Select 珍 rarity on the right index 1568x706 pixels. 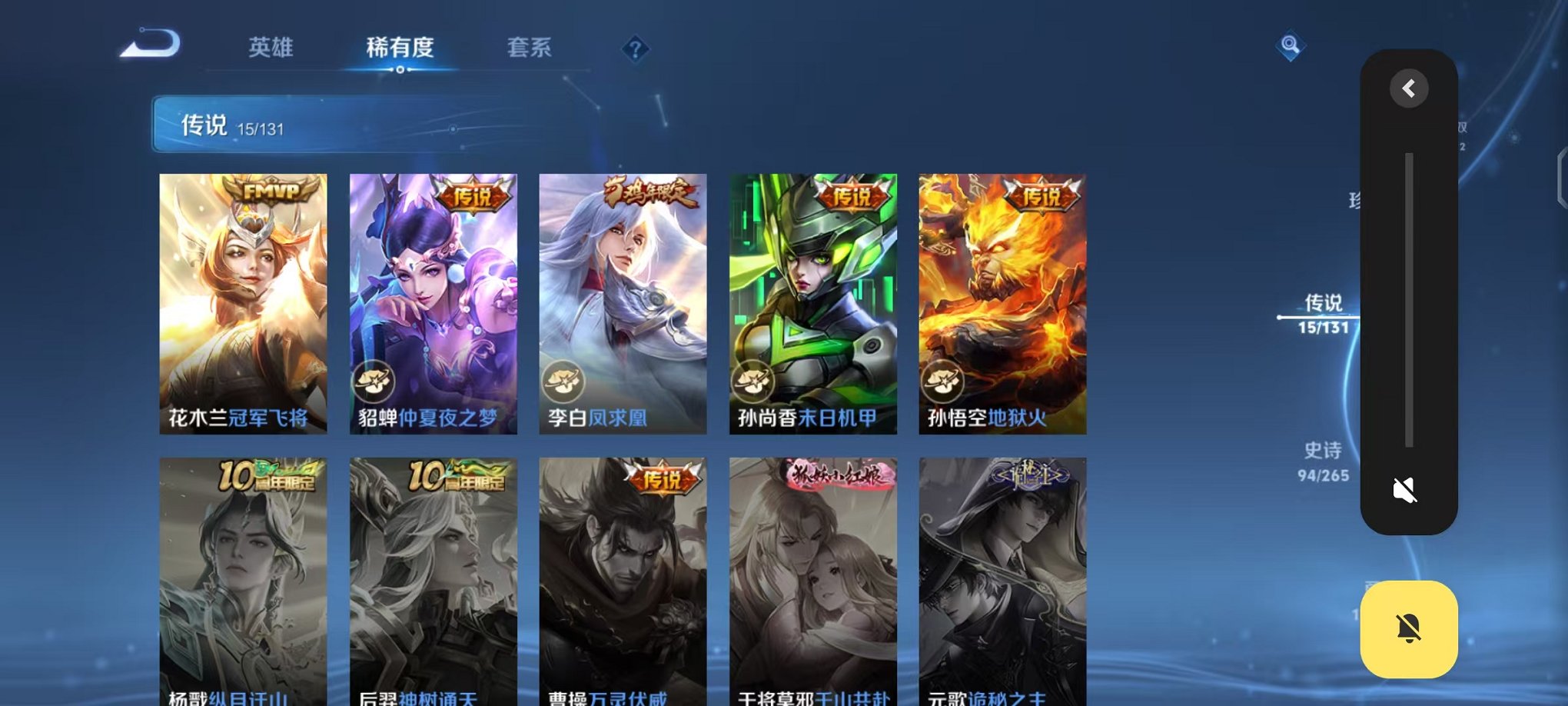(1357, 198)
